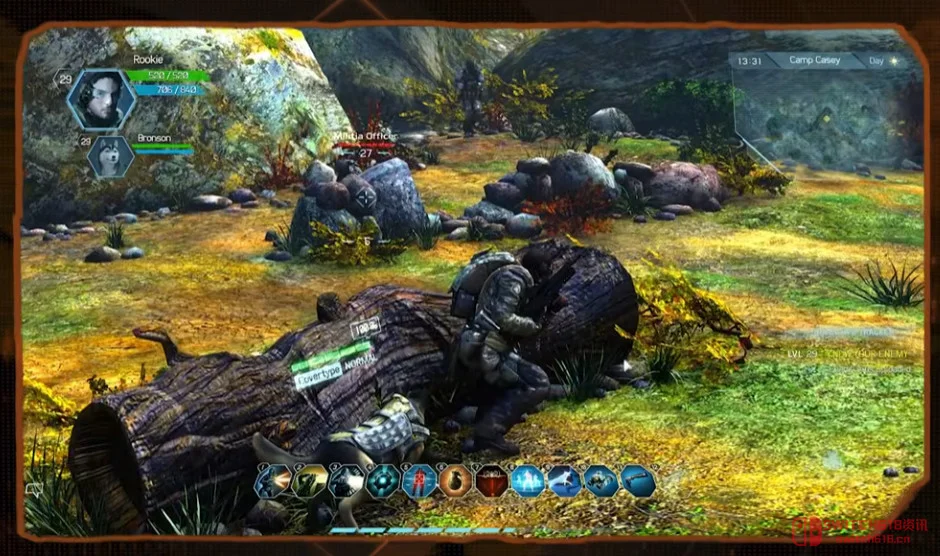The image size is (940, 556).
Task: Select Bronson the husky companion portrait
Action: point(110,156)
